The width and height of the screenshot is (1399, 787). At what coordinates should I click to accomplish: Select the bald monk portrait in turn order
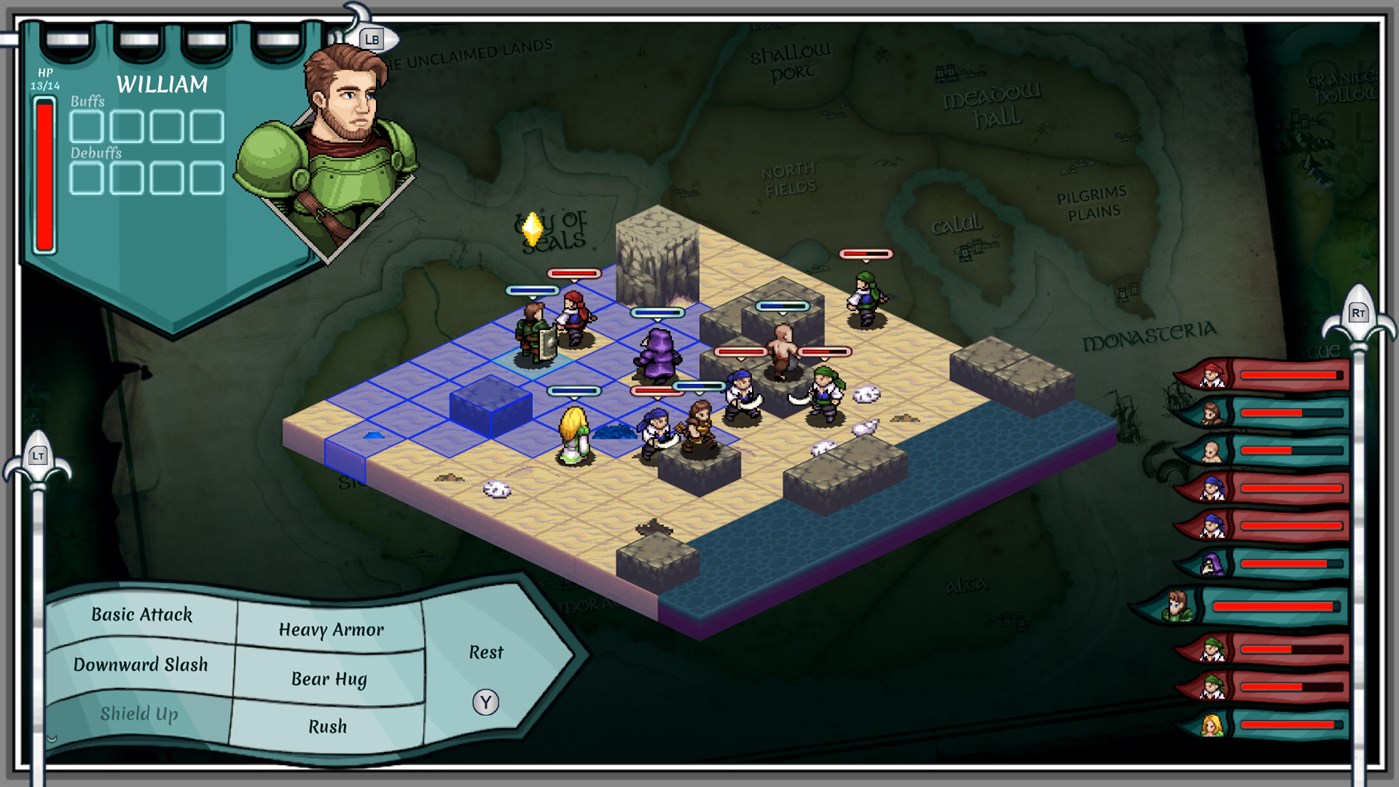click(1212, 452)
